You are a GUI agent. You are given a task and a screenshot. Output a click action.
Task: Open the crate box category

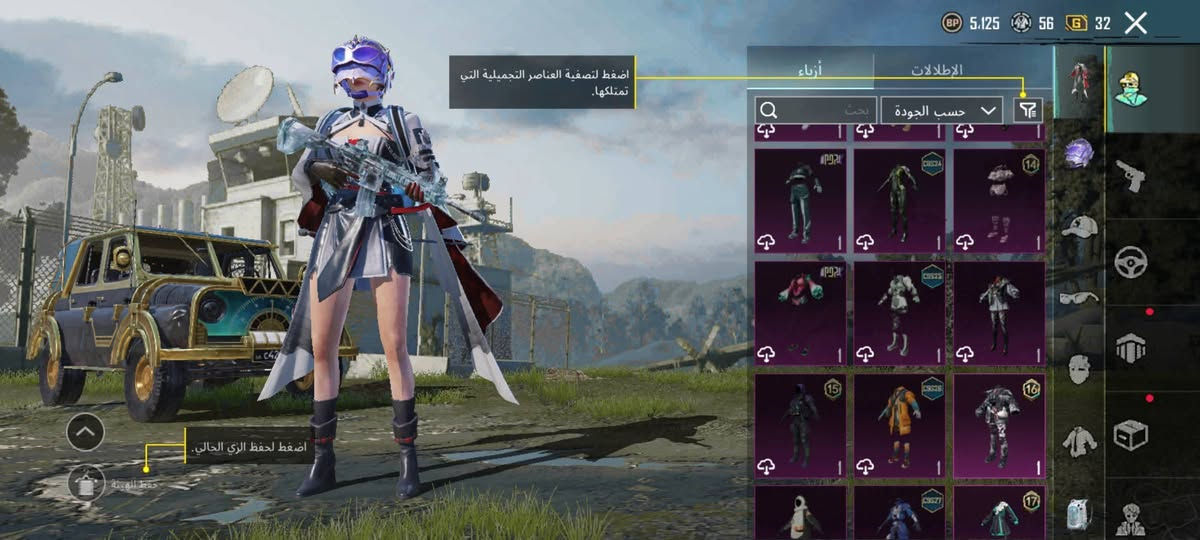pyautogui.click(x=1131, y=435)
